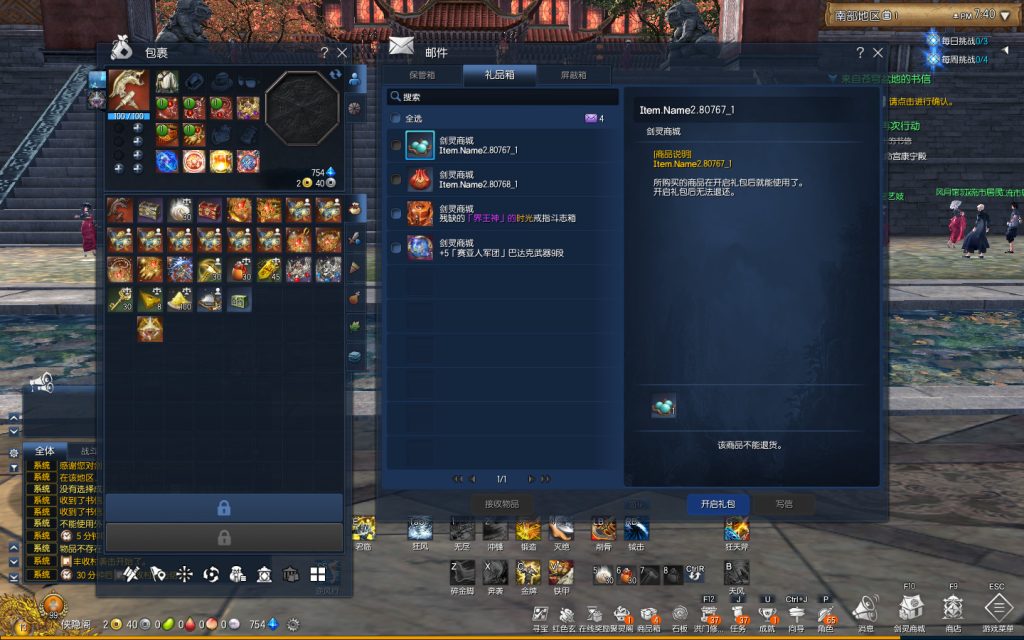Open the 任务 quest journal icon
Image resolution: width=1024 pixels, height=640 pixels.
739,613
